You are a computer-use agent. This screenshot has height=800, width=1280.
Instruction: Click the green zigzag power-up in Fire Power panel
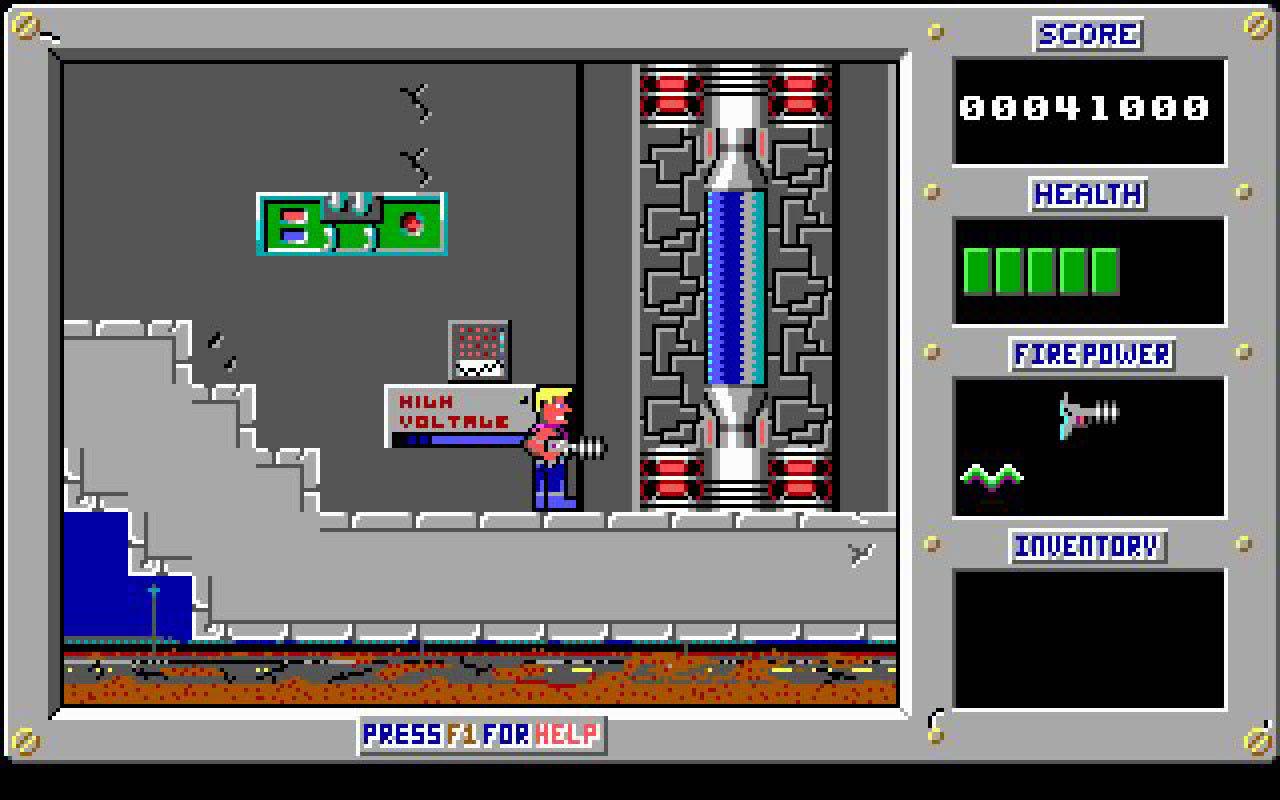991,475
